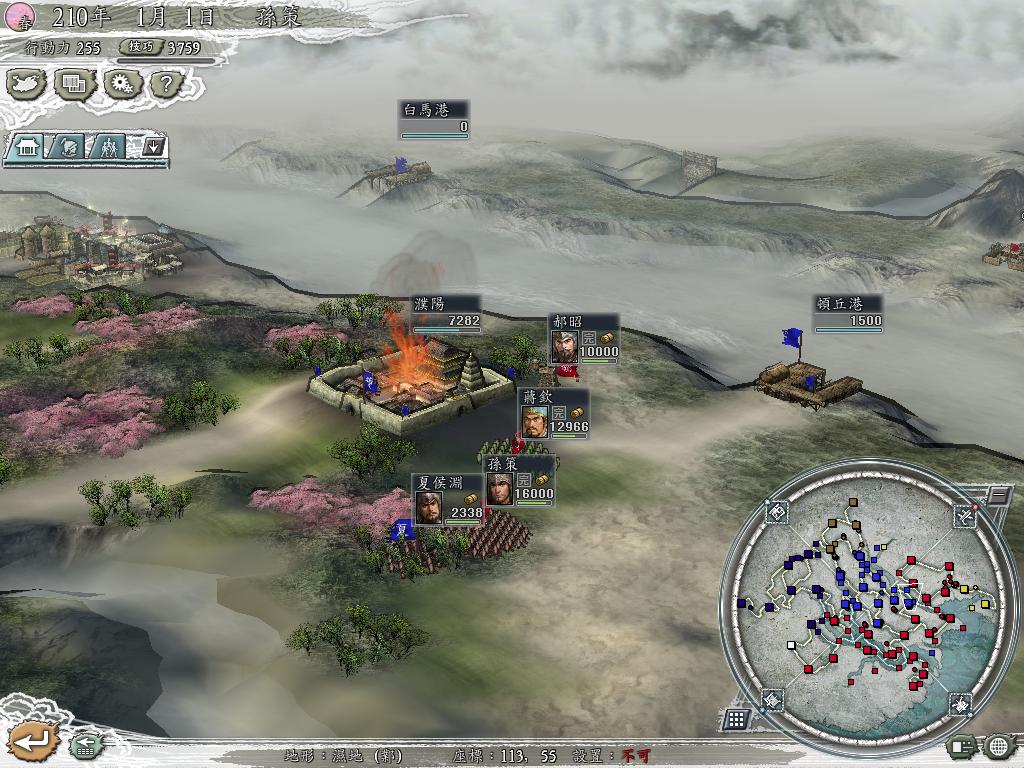The height and width of the screenshot is (768, 1024).
Task: Select the 濮陽 city label
Action: pyautogui.click(x=446, y=312)
